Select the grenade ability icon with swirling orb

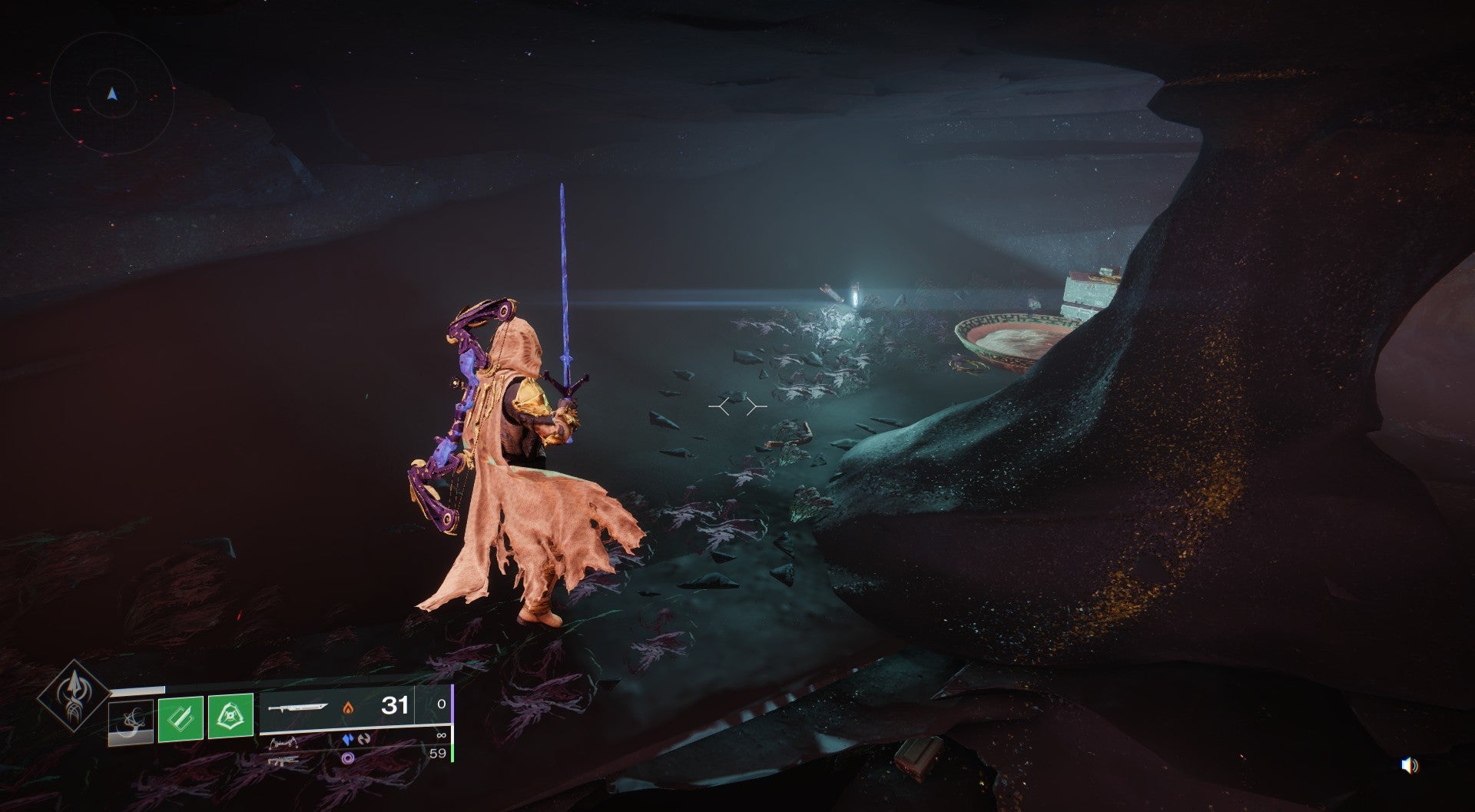click(x=131, y=723)
